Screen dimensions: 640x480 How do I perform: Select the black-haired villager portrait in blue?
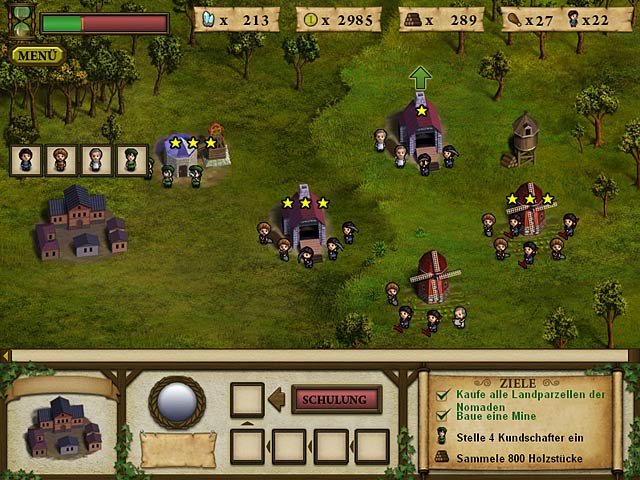tap(27, 160)
